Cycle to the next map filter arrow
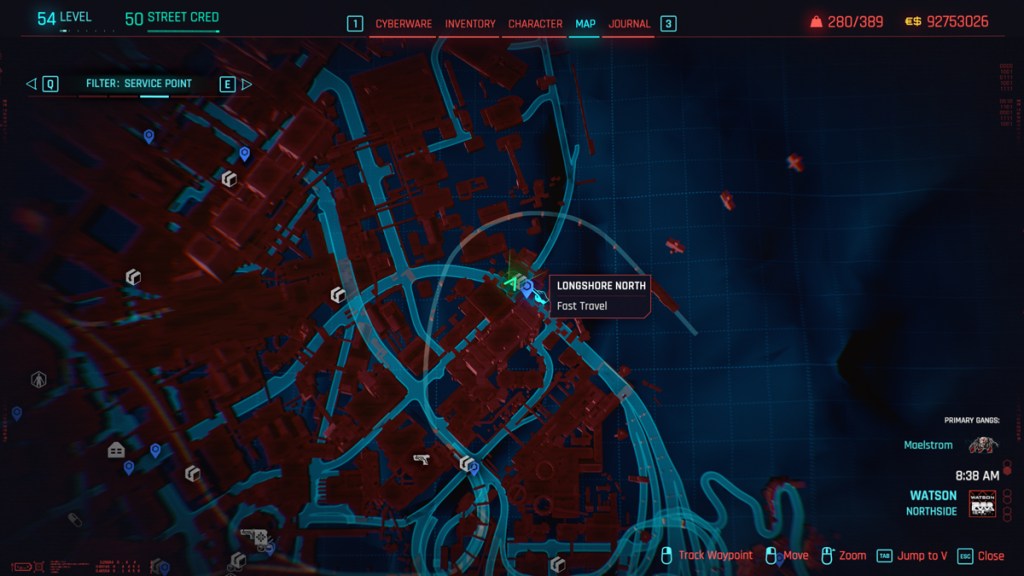1024x576 pixels. 247,84
